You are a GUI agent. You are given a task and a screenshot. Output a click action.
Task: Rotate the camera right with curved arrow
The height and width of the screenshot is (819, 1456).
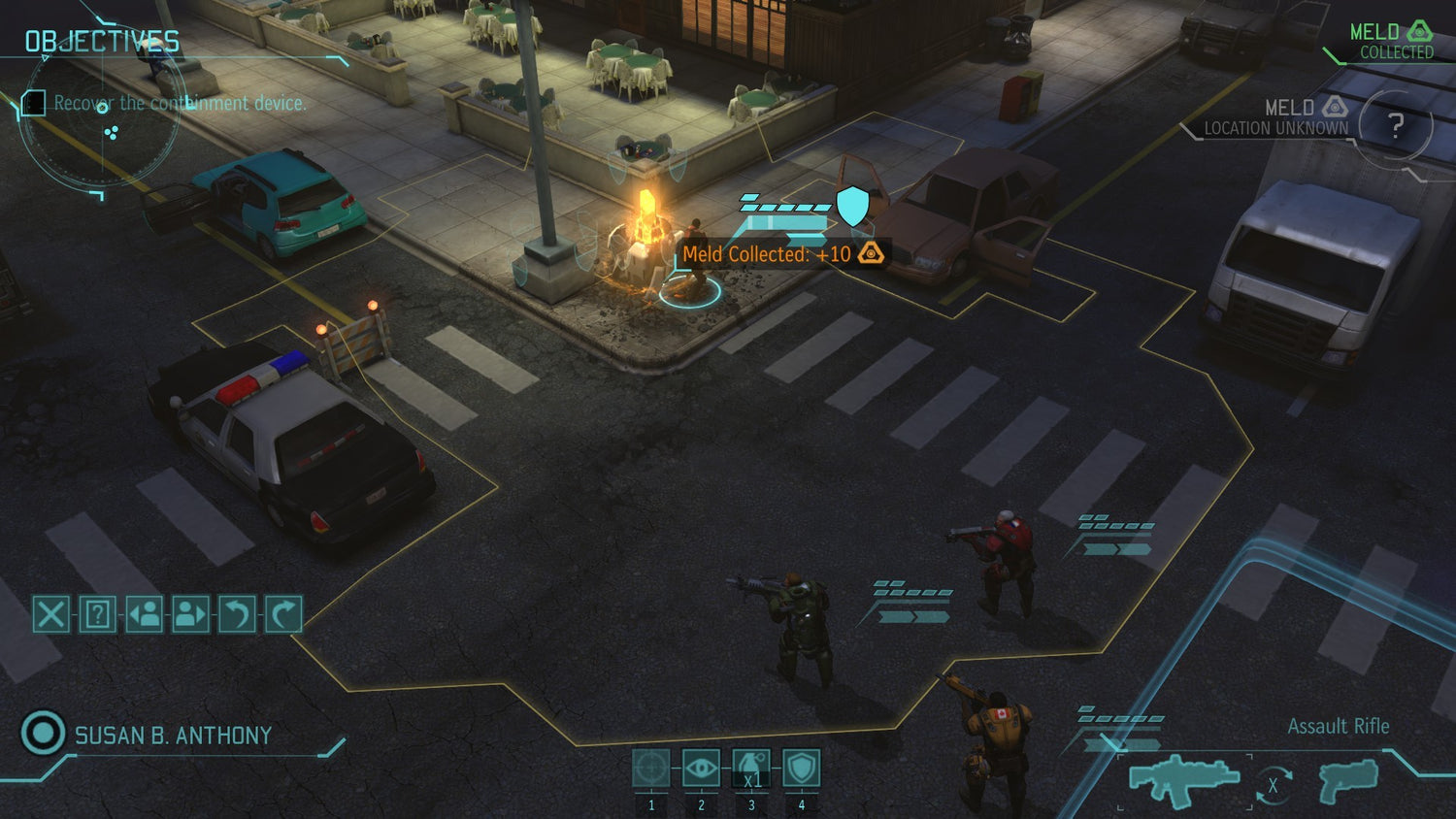283,614
